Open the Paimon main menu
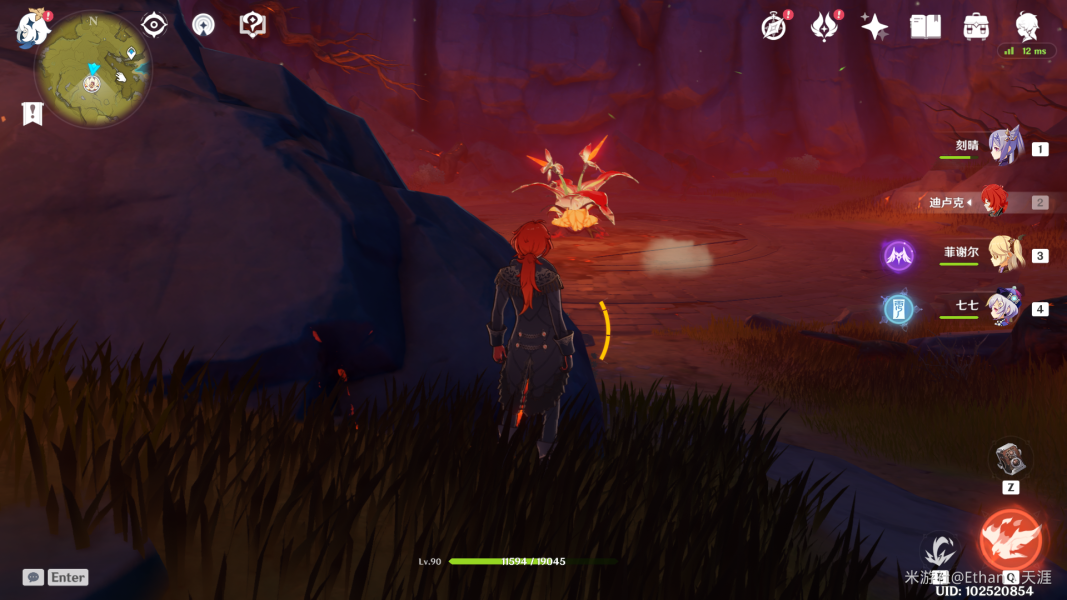The height and width of the screenshot is (600, 1067). pyautogui.click(x=33, y=28)
